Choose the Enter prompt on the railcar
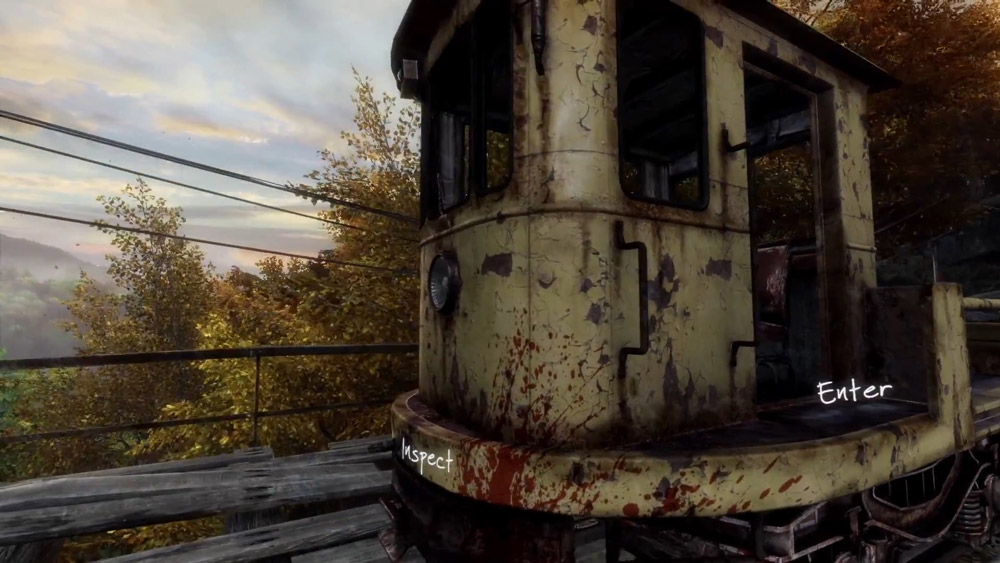Image resolution: width=1000 pixels, height=563 pixels. pyautogui.click(x=853, y=391)
